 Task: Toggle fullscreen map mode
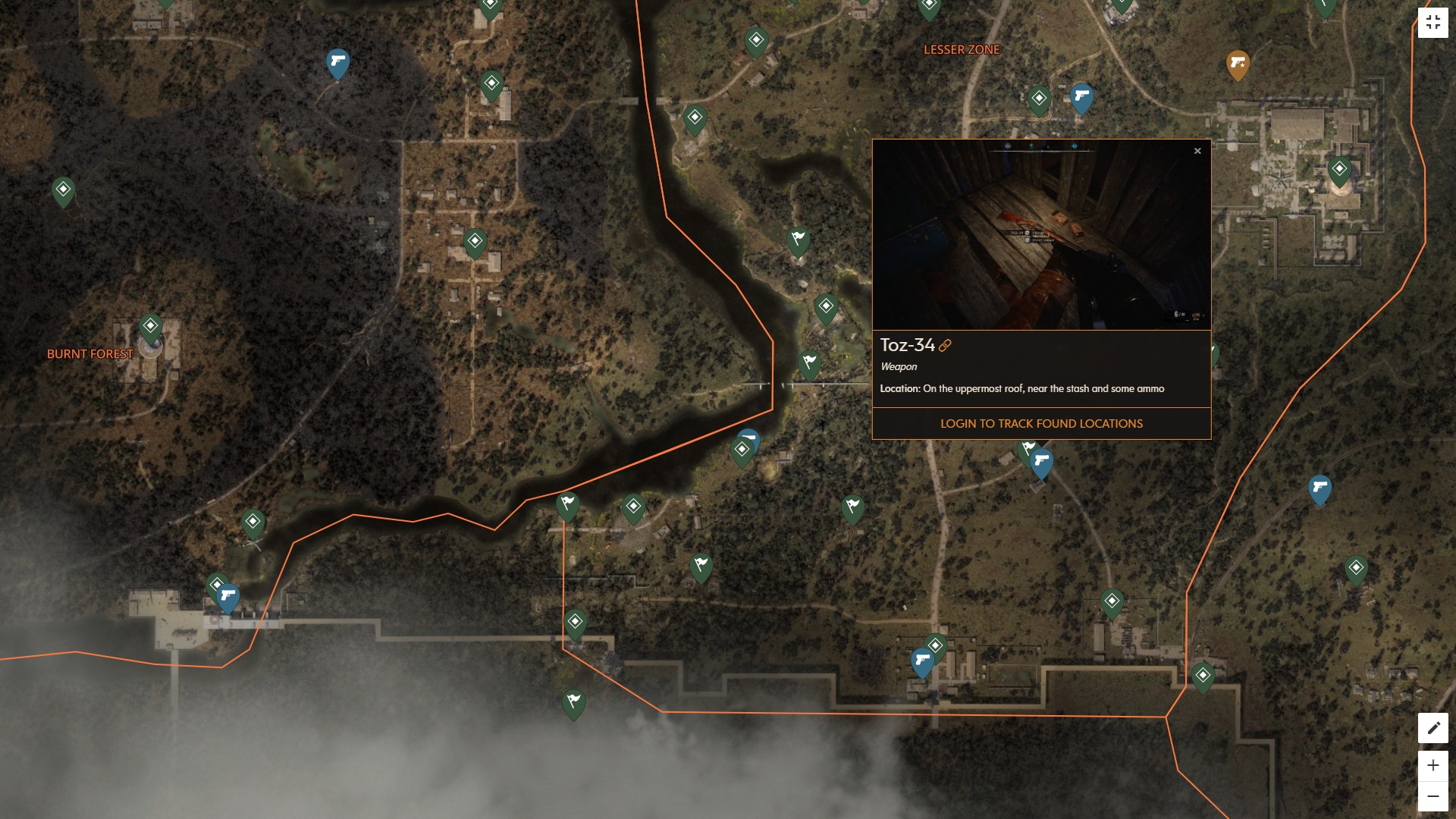click(1434, 21)
